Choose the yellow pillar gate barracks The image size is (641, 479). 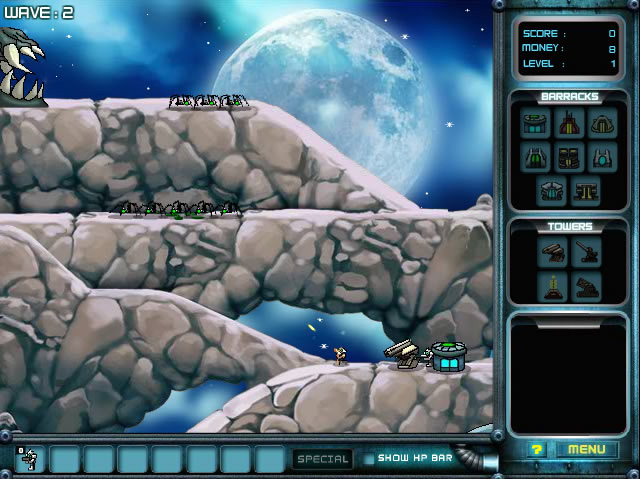585,189
